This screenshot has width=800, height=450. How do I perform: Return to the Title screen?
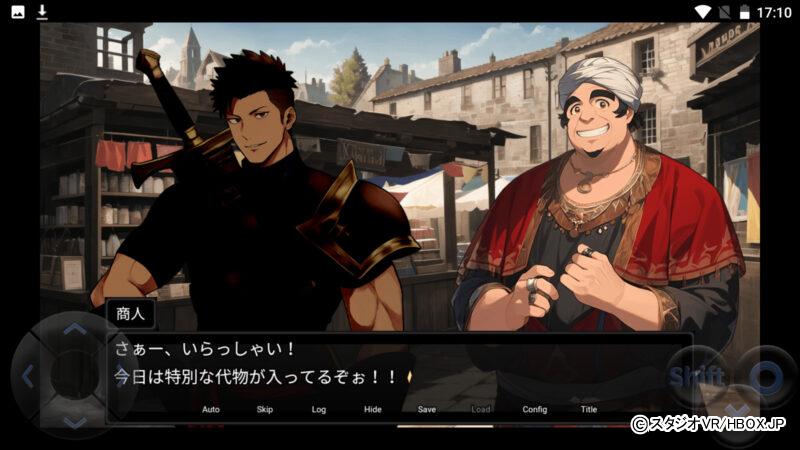[589, 409]
